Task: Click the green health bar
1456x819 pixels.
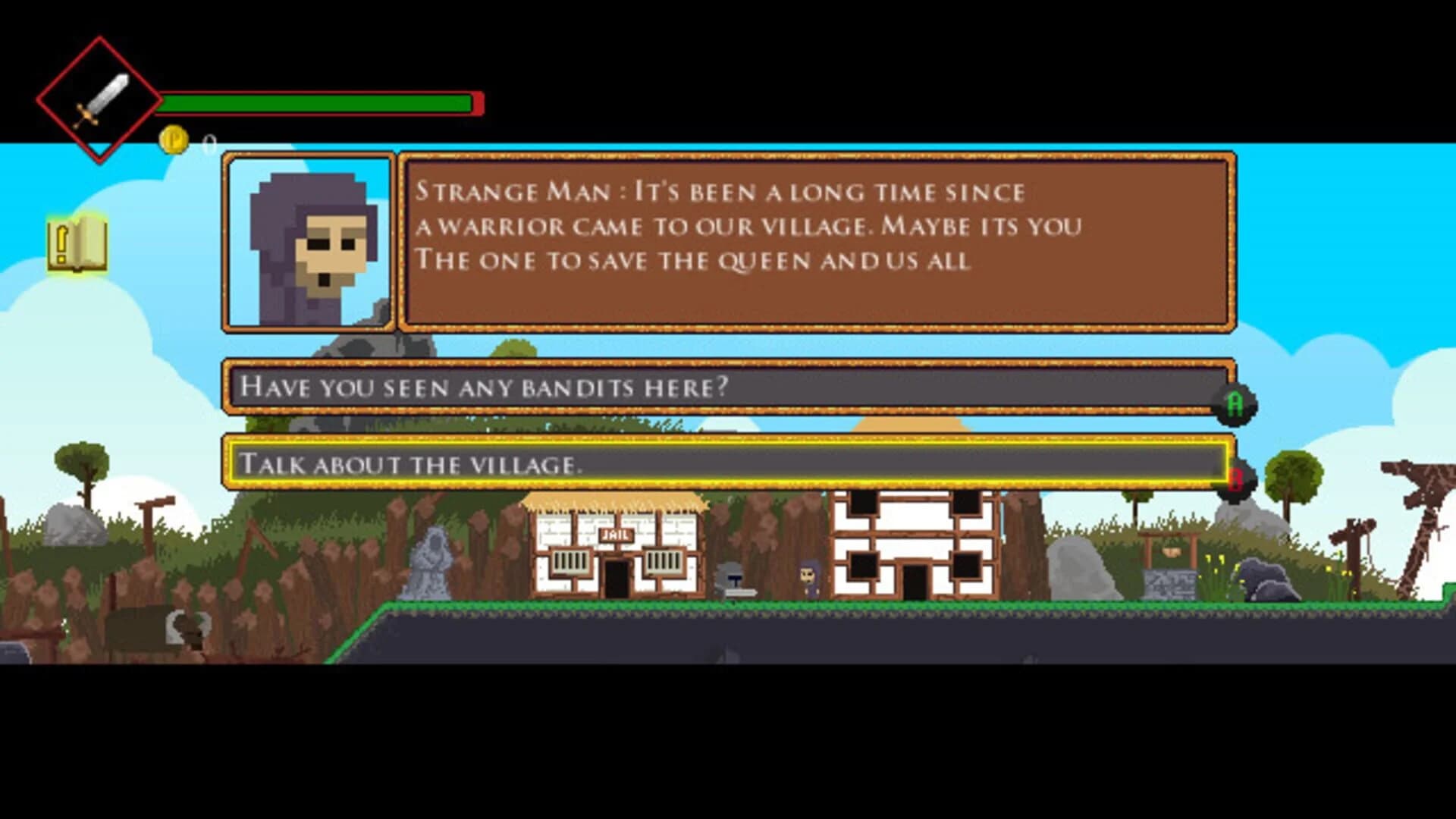Action: point(318,101)
